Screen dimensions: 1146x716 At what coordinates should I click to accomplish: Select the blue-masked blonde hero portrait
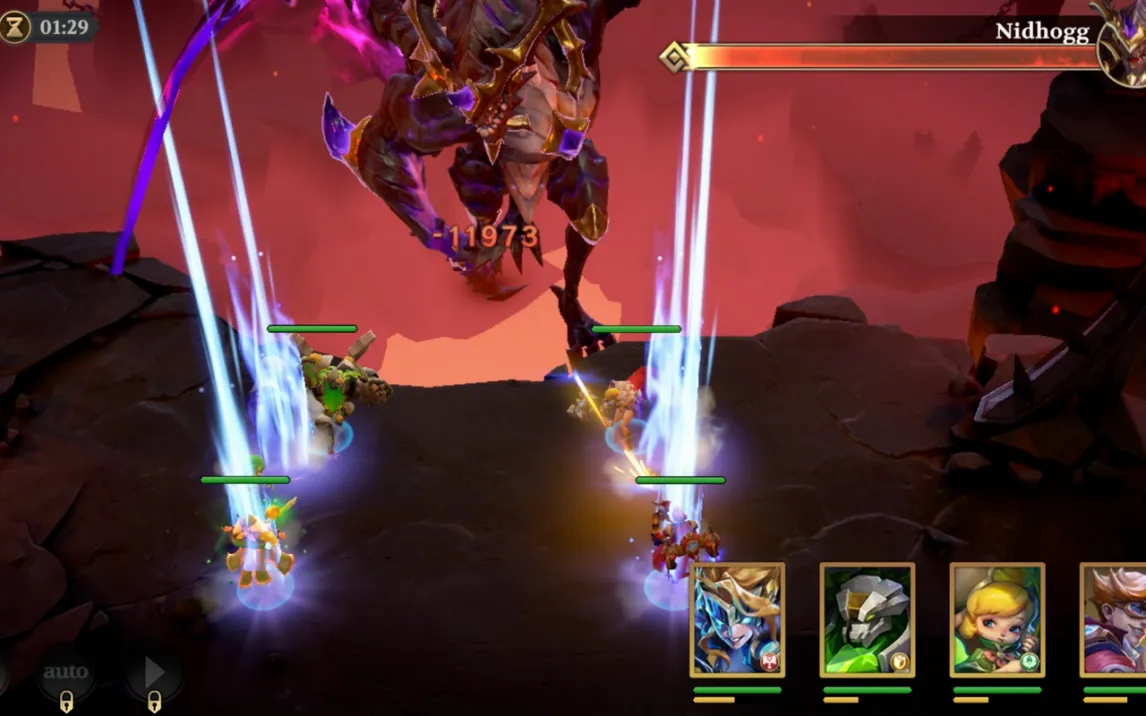pos(737,619)
